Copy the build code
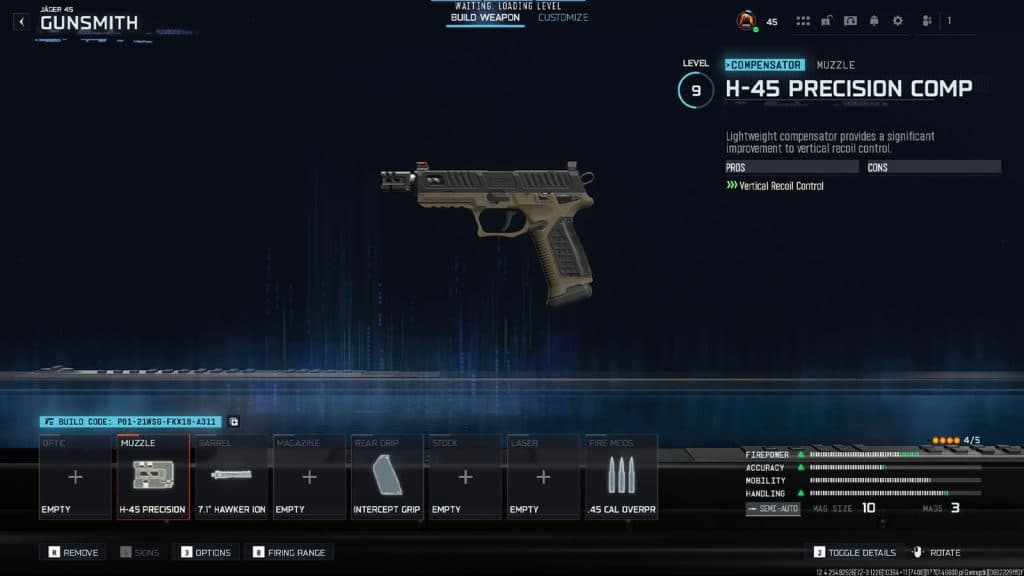 (x=234, y=422)
